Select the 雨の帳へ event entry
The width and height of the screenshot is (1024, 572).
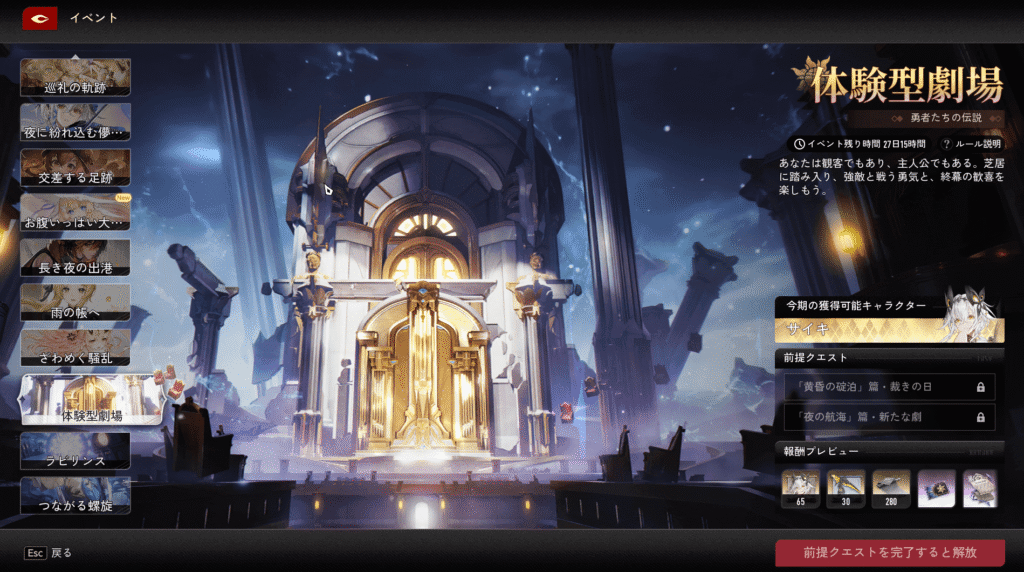(75, 302)
